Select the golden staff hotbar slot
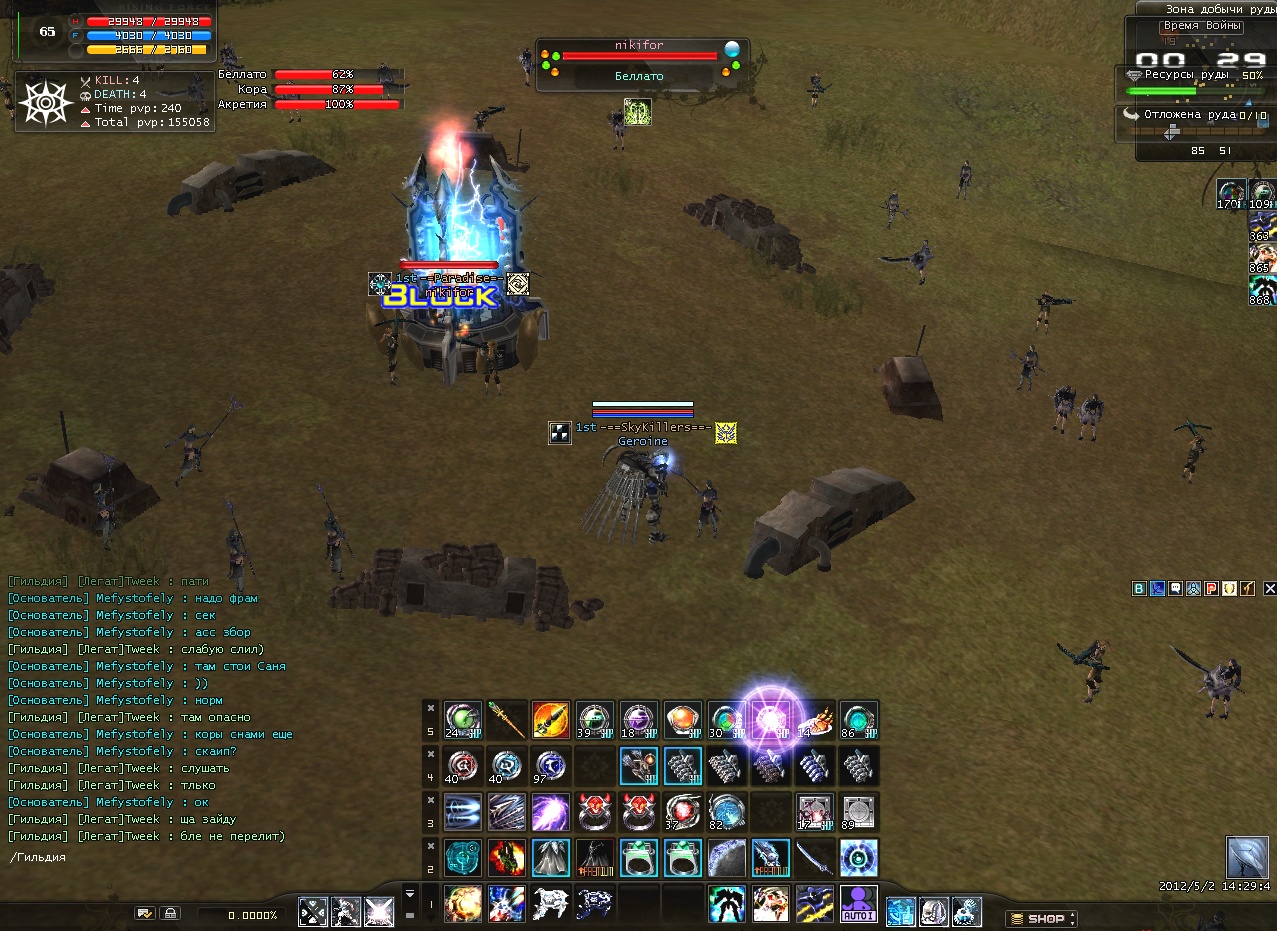 tap(506, 720)
